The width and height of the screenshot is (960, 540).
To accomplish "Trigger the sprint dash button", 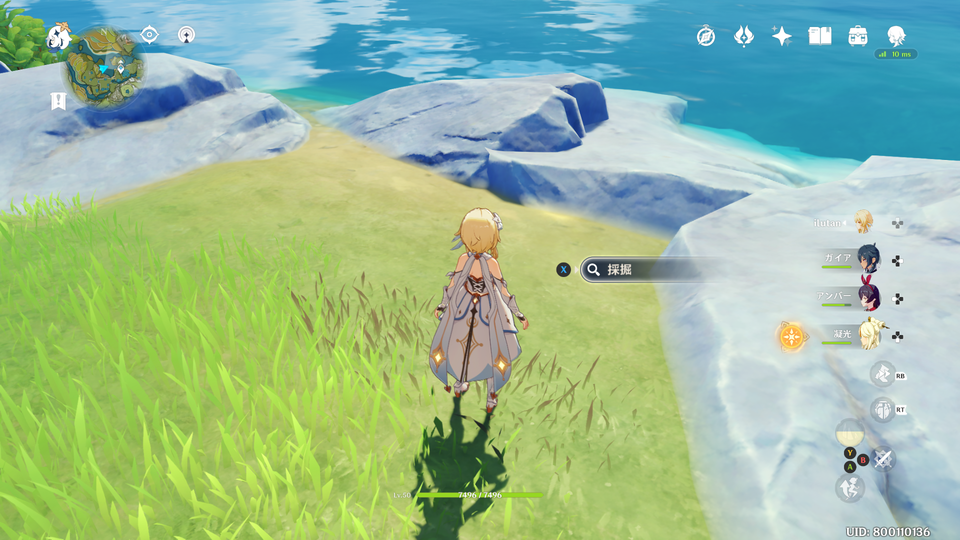I will pyautogui.click(x=849, y=488).
